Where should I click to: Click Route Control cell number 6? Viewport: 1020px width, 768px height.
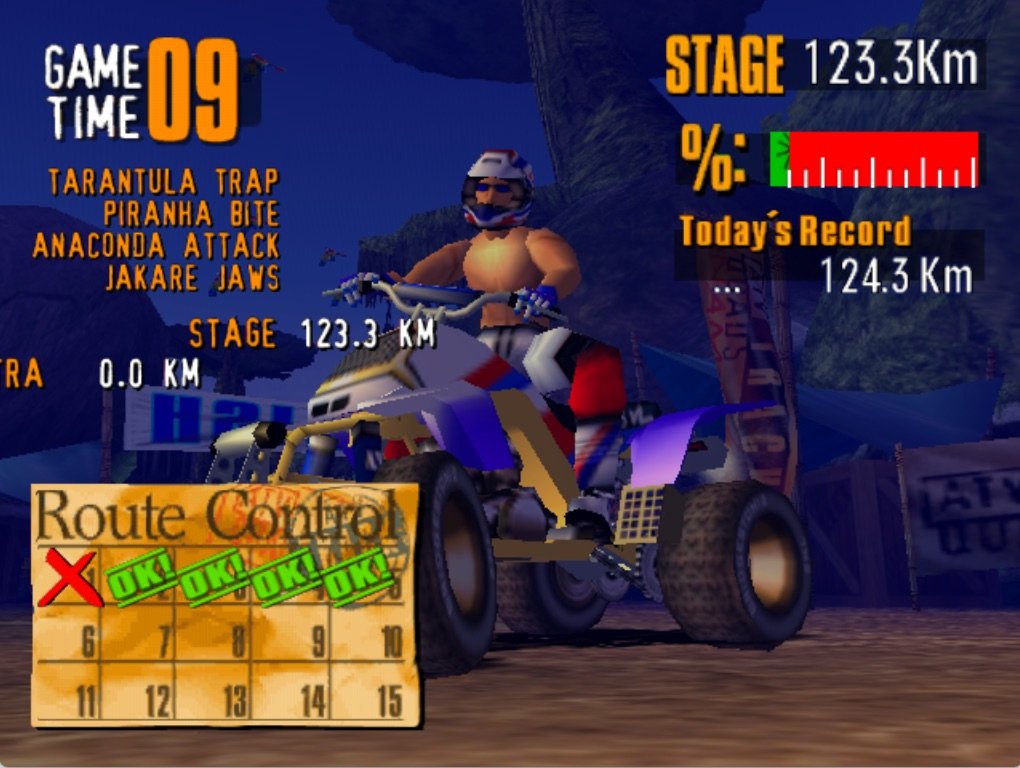click(68, 635)
